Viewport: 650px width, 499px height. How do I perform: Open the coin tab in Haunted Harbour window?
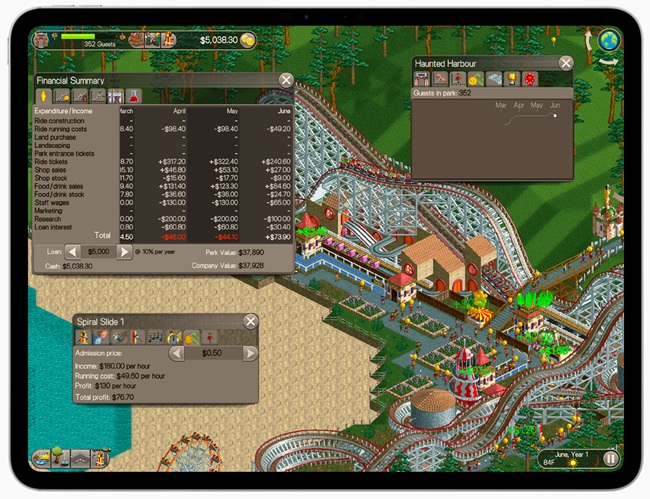[474, 78]
